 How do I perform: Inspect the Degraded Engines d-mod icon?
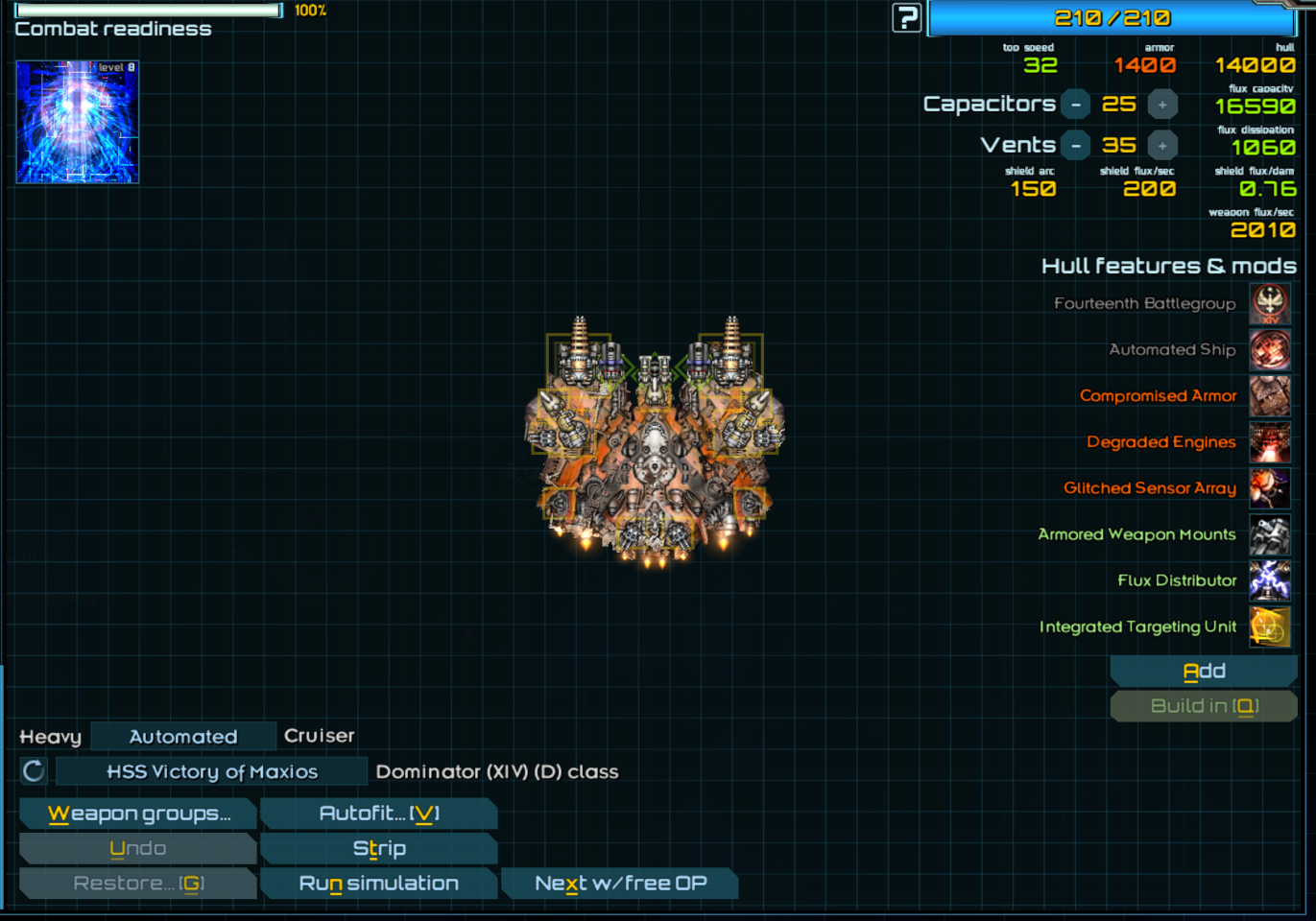click(x=1269, y=442)
